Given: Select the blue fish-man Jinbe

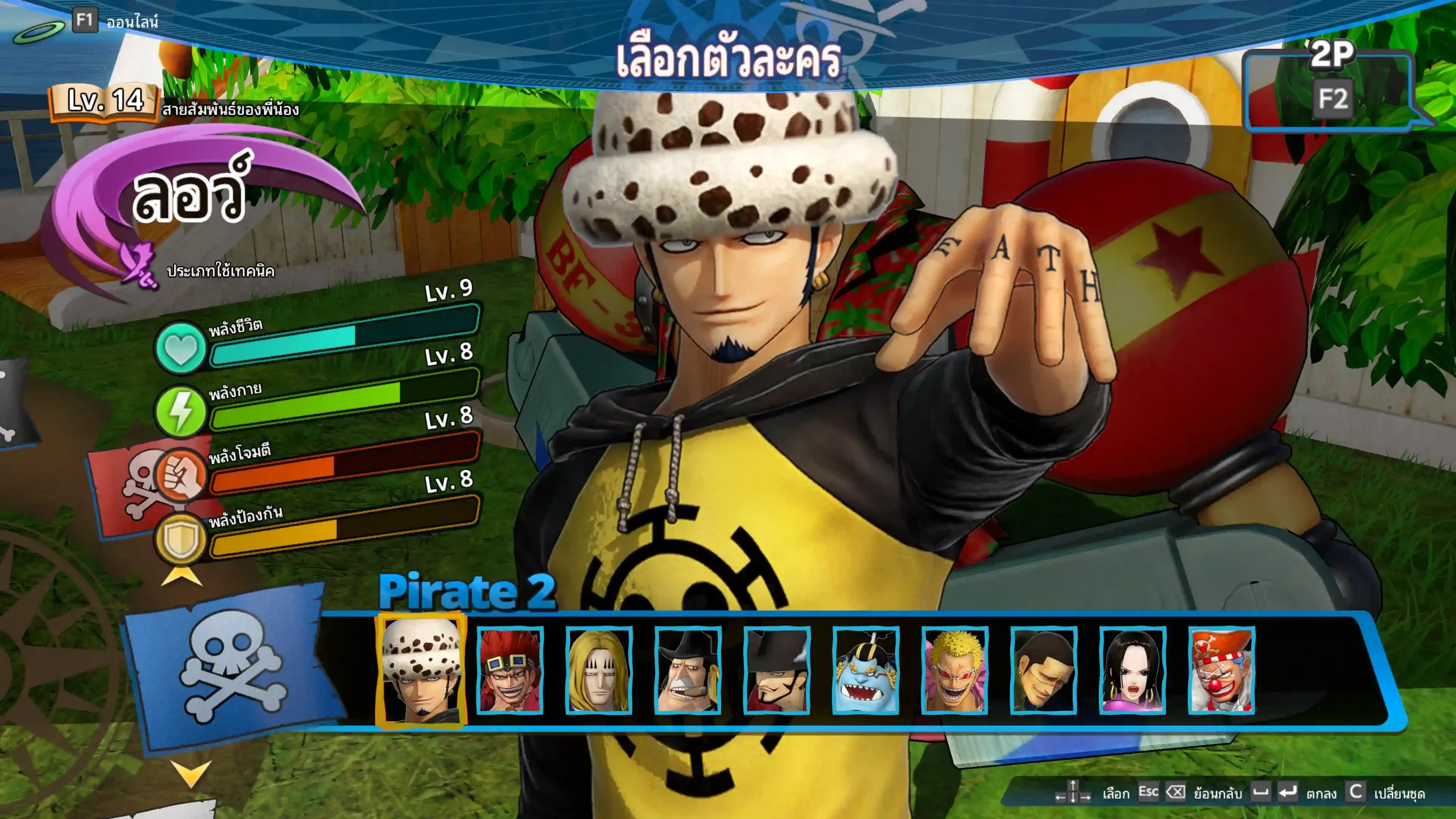Looking at the screenshot, I should pos(866,670).
